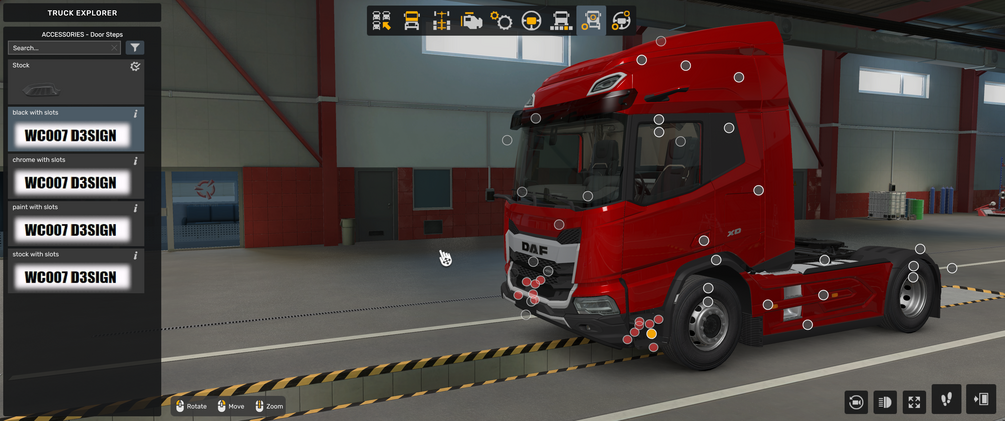Open the chassis category icon
Image resolution: width=1005 pixels, height=421 pixels.
(x=441, y=20)
